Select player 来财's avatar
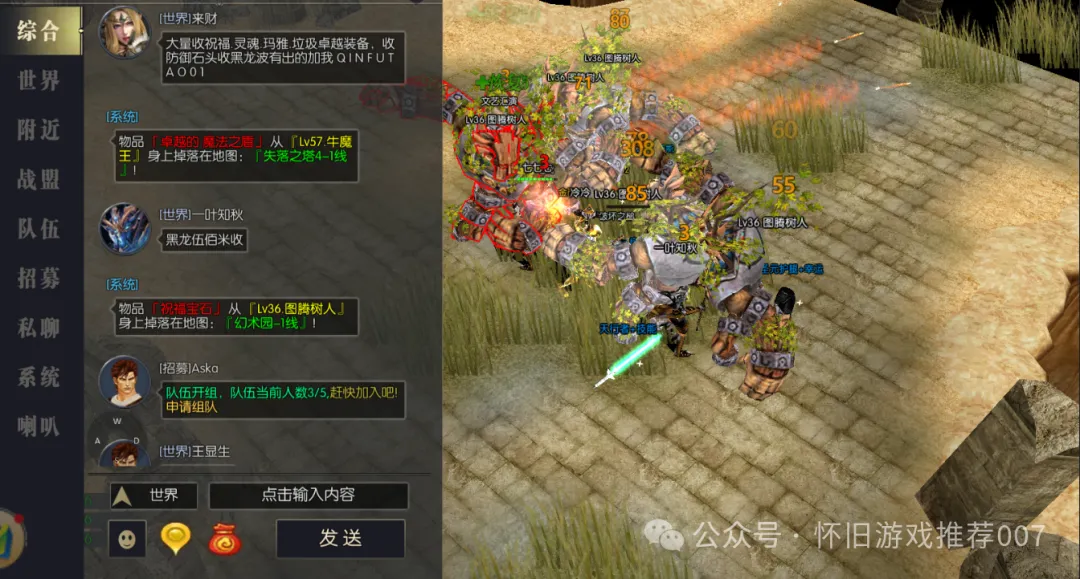Viewport: 1080px width, 579px height. click(x=124, y=33)
